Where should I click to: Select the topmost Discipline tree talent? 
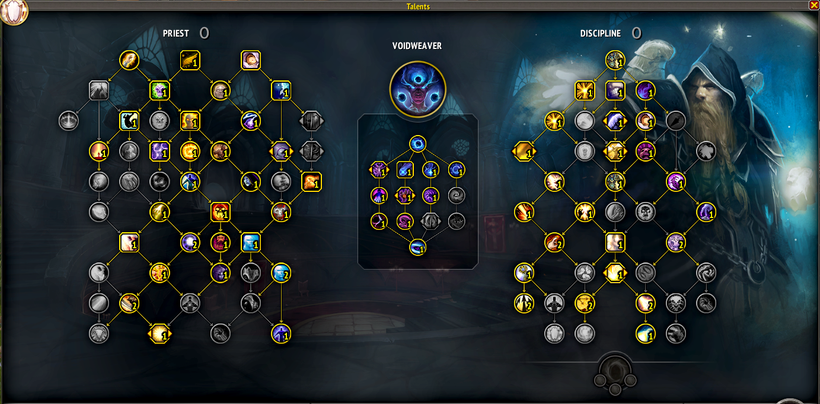[x=615, y=61]
